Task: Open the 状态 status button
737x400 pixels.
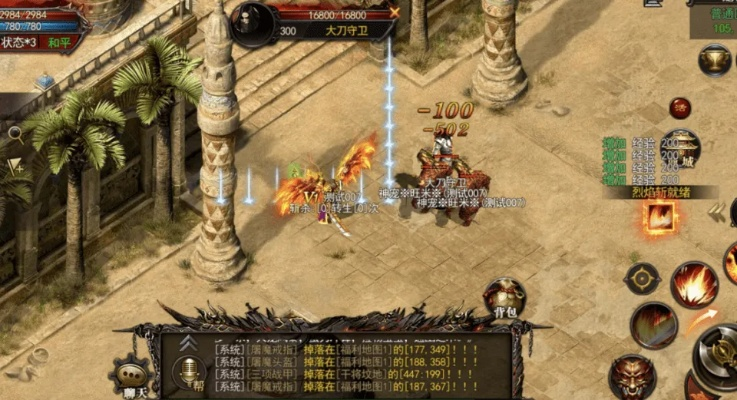Action: [19, 43]
